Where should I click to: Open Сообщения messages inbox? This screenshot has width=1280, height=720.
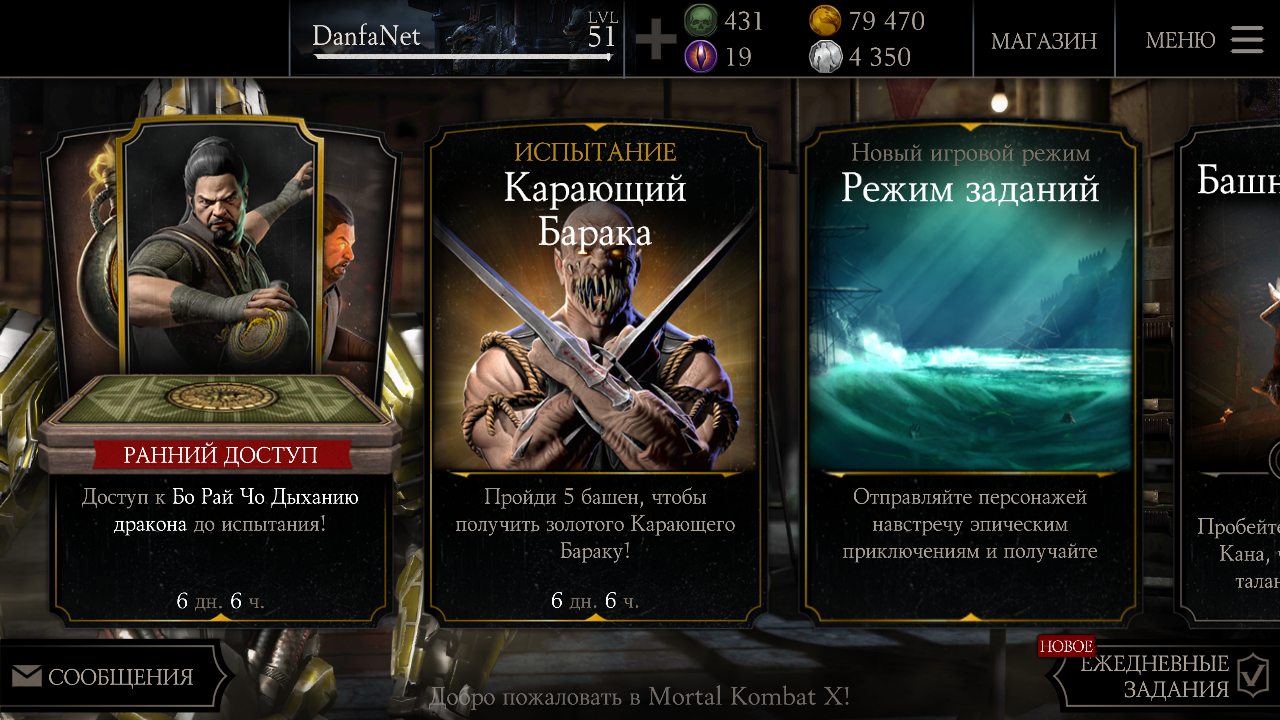(x=112, y=677)
